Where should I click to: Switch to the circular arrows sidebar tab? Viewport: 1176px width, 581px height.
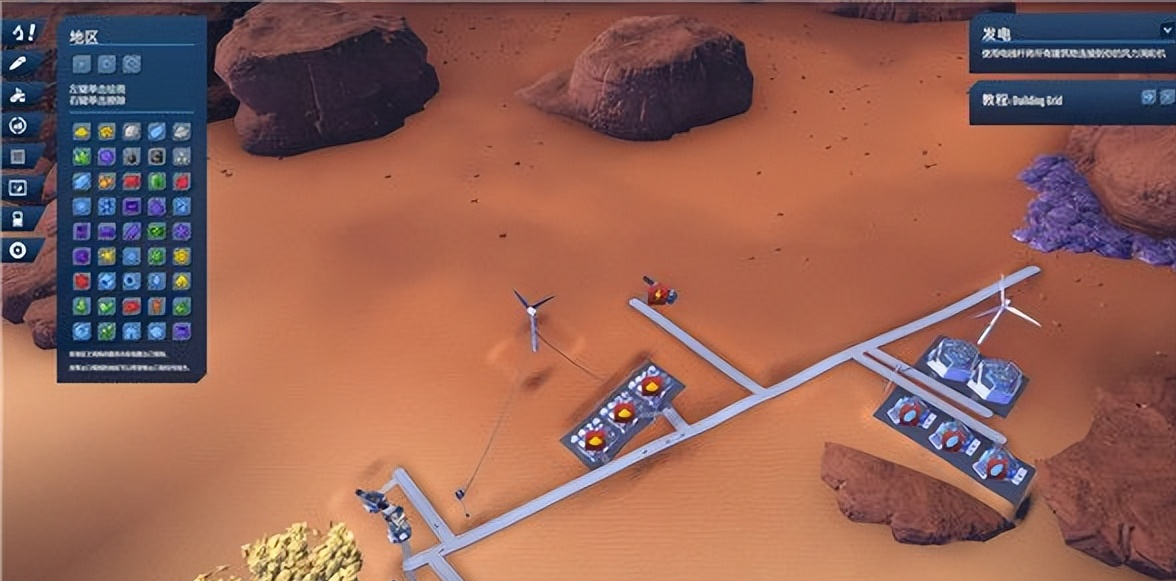[x=21, y=127]
